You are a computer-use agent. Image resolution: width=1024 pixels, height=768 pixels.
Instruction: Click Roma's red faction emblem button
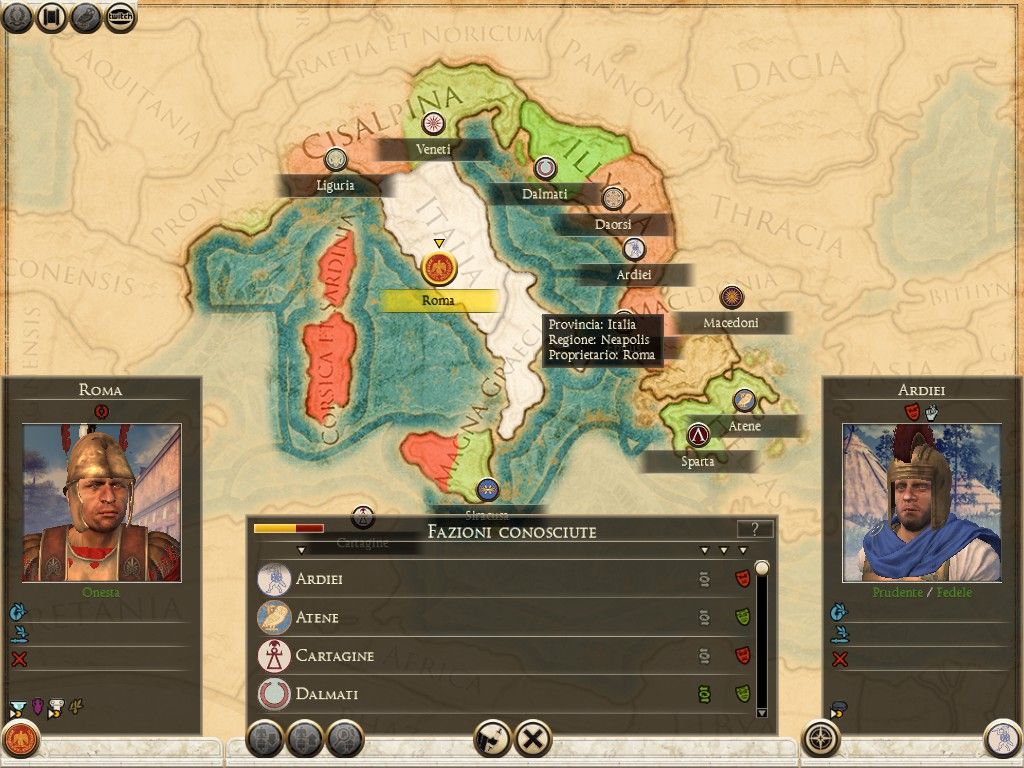(21, 740)
